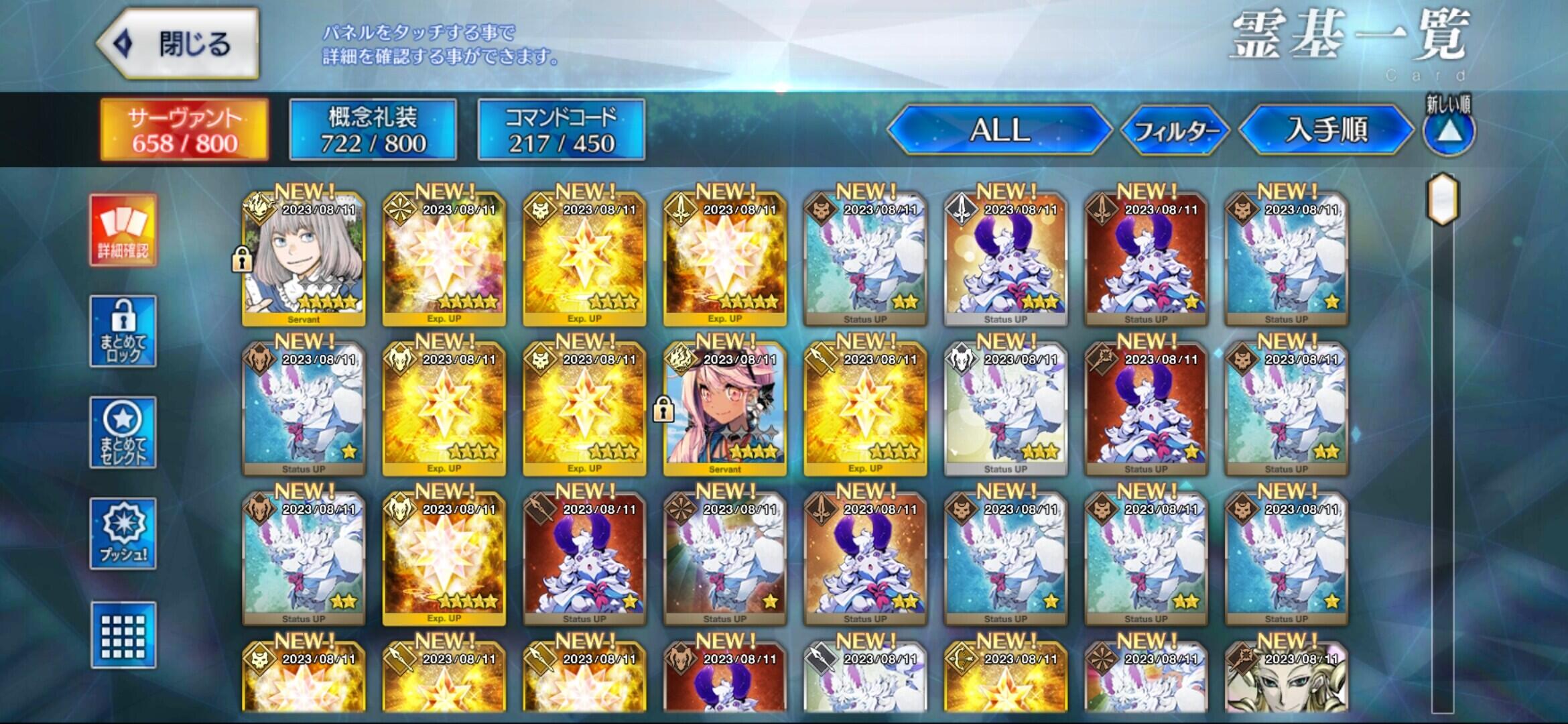Change grid layout with the grid icon
This screenshot has height=724, width=1568.
coord(123,635)
